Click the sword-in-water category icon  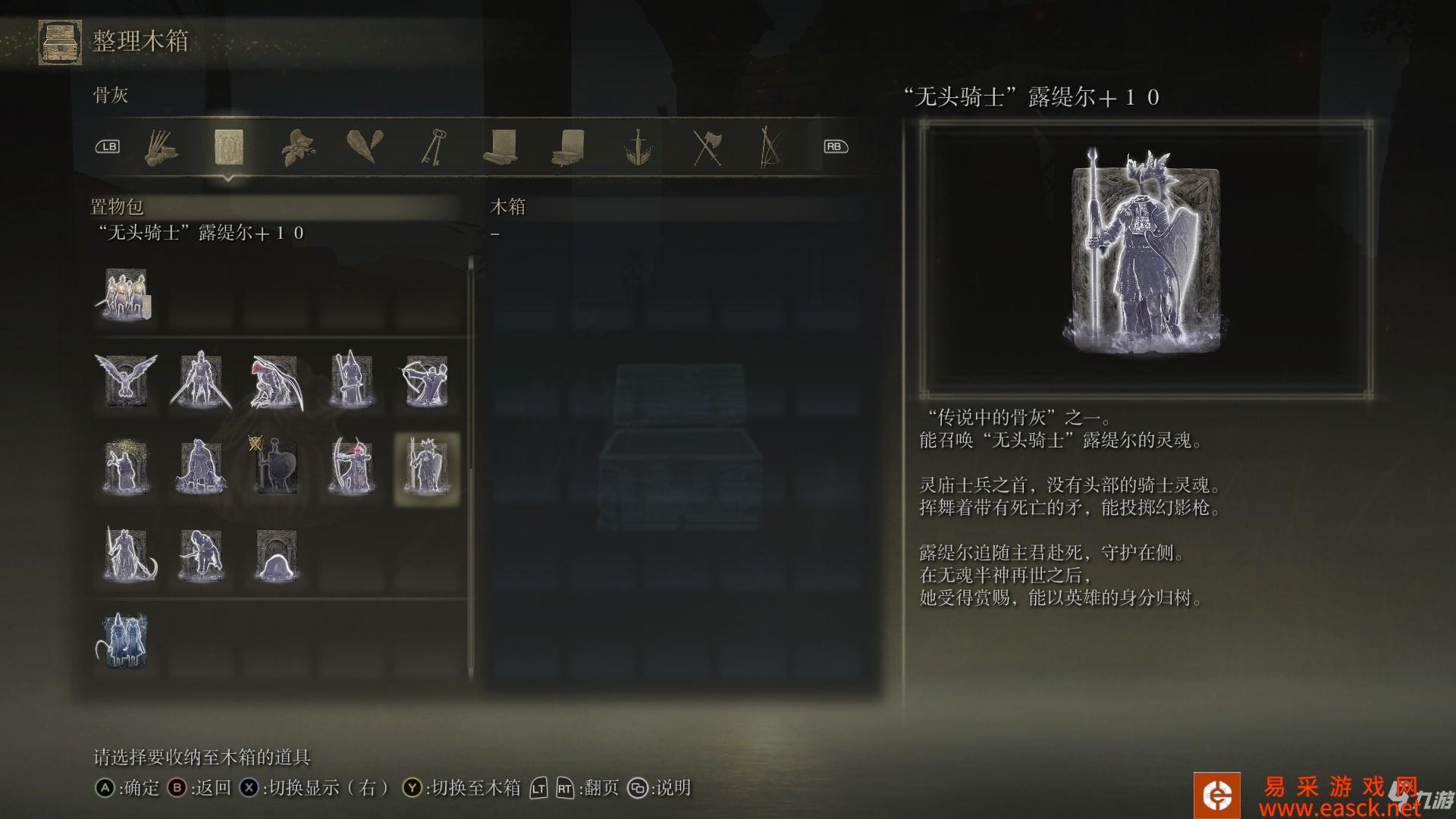(639, 148)
